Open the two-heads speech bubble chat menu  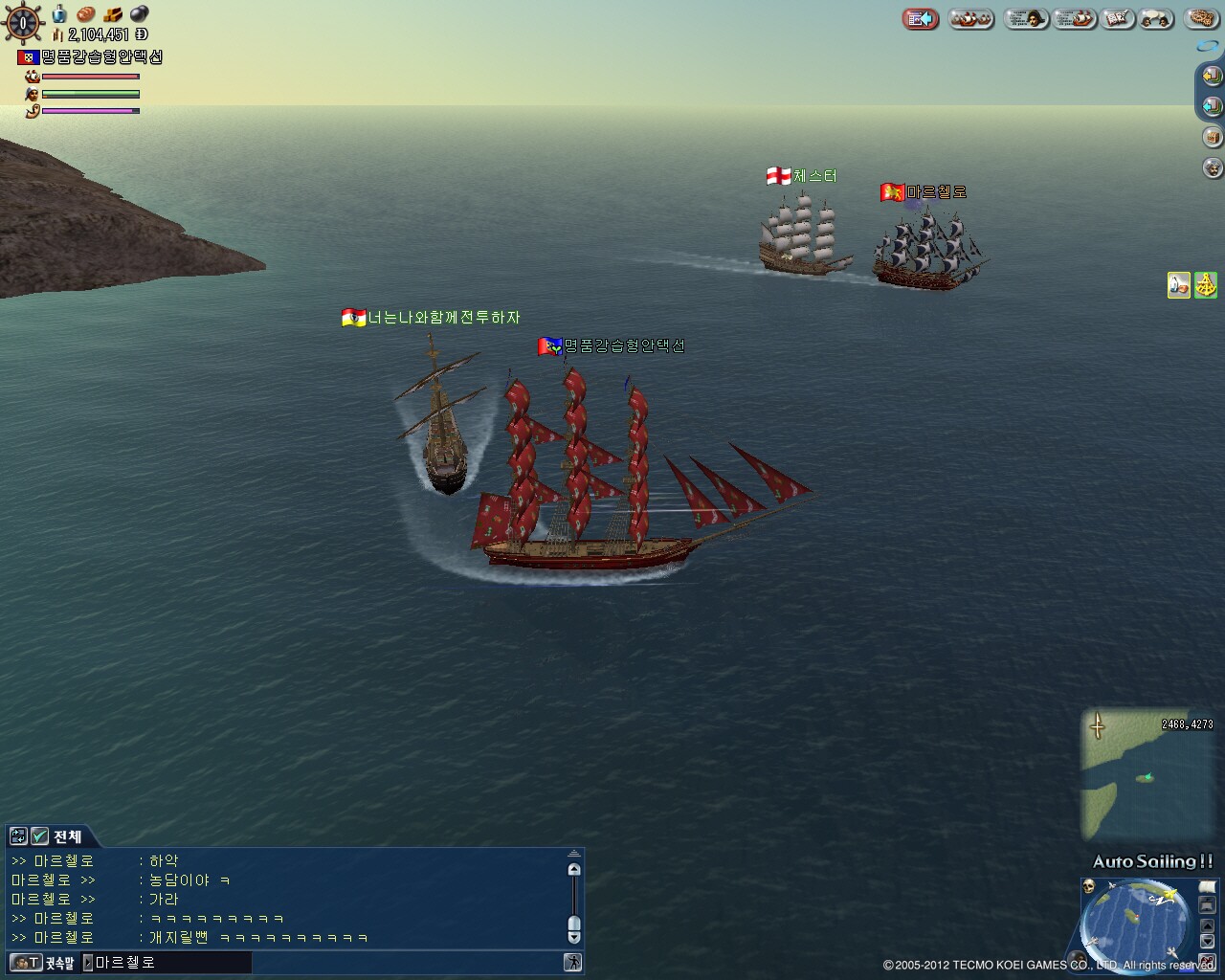[1157, 19]
